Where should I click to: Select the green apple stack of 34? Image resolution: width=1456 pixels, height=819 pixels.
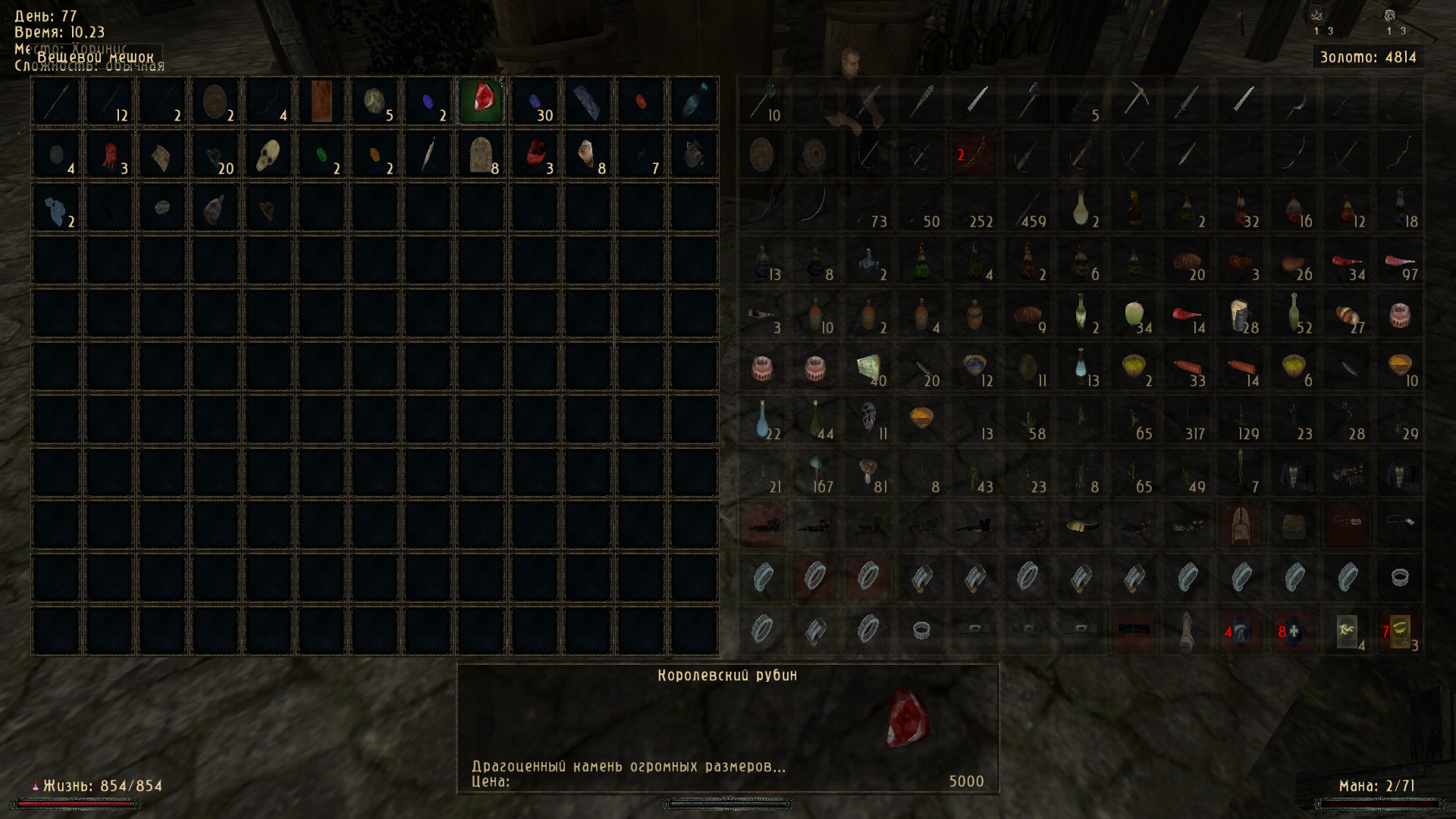pos(1134,314)
